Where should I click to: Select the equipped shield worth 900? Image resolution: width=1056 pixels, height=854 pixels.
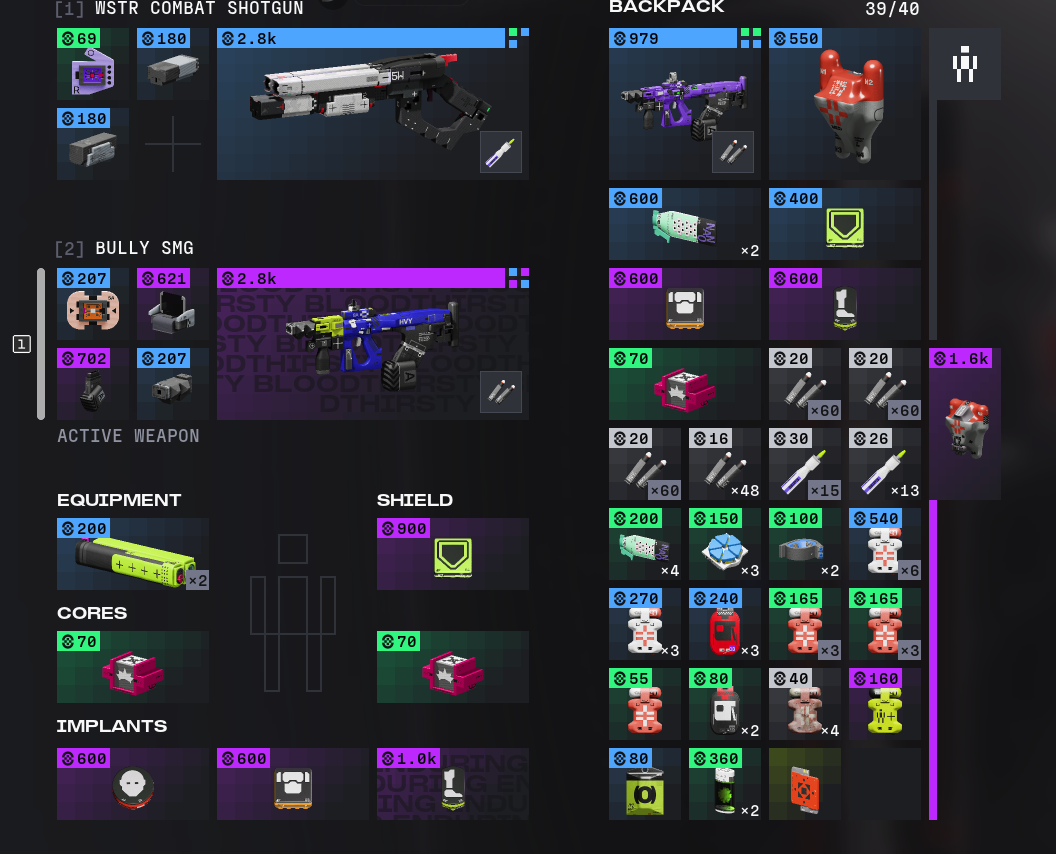452,554
